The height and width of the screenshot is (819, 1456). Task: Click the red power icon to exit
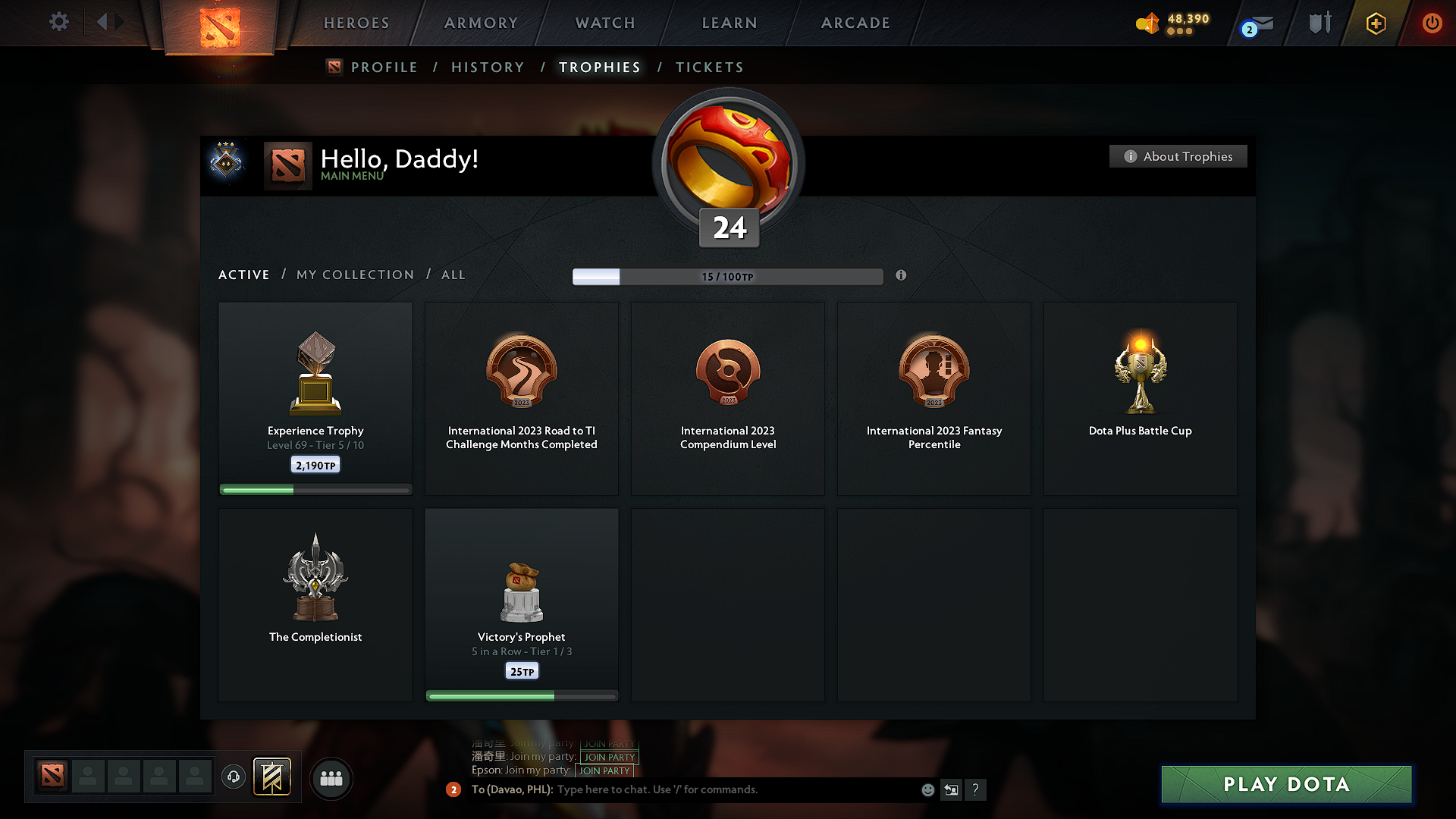point(1432,23)
